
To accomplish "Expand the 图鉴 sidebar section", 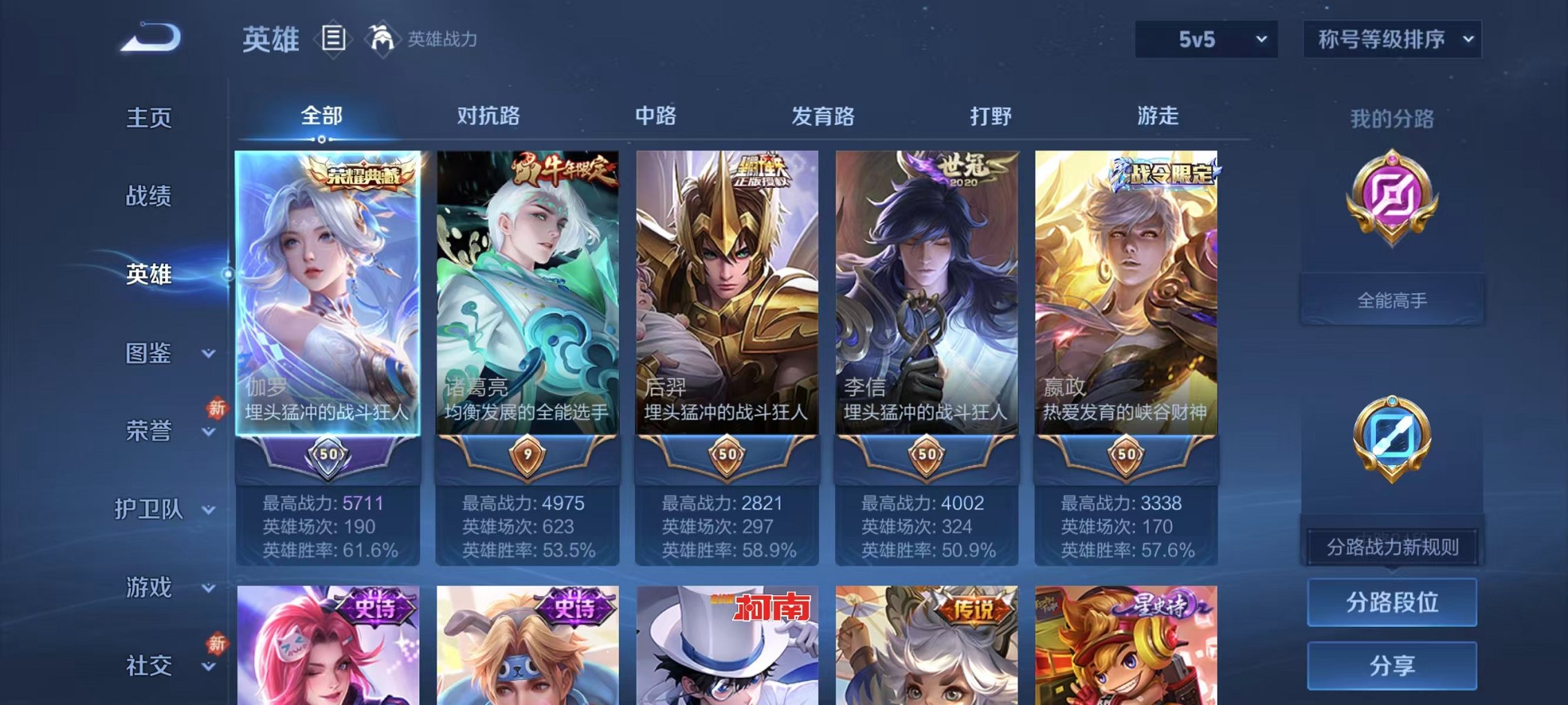I will (x=147, y=354).
